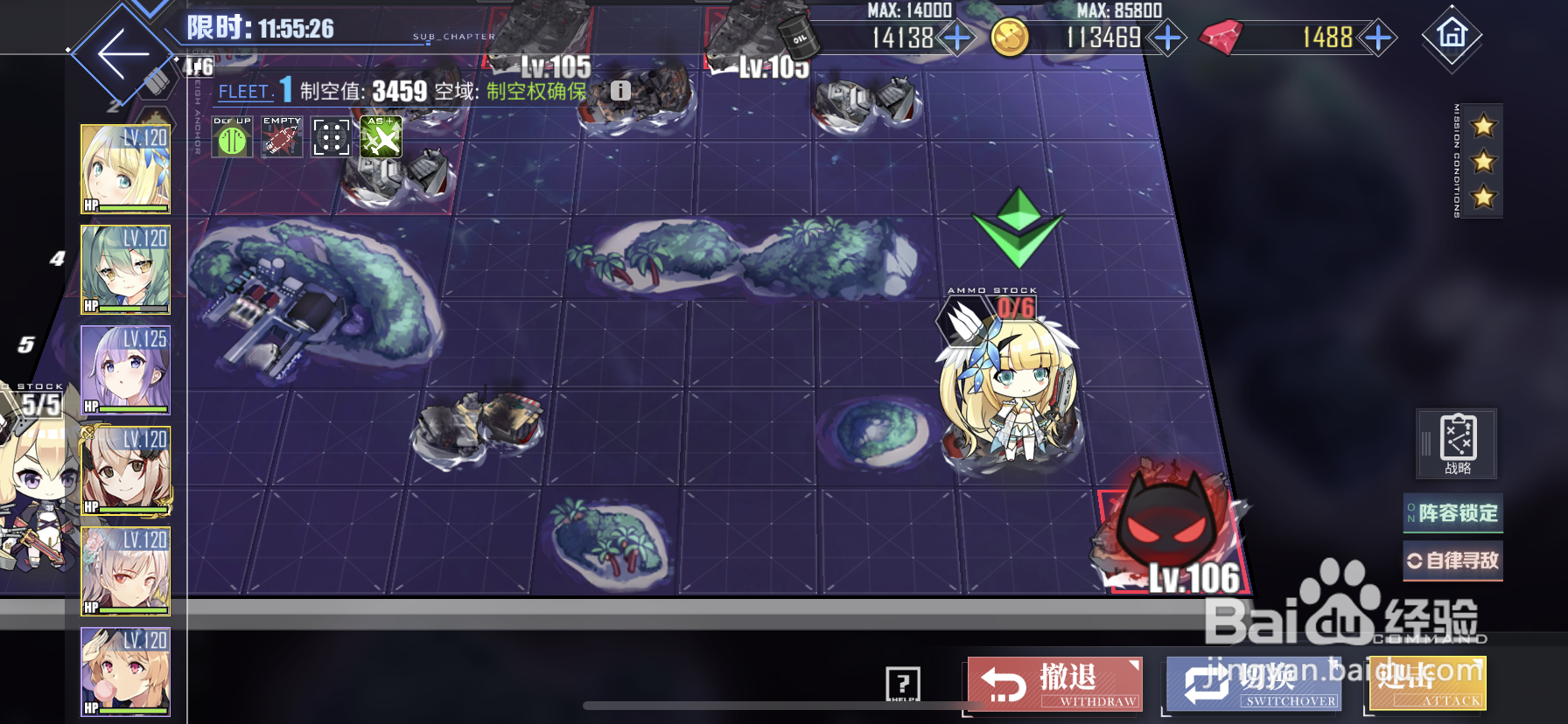Click the dotted scanner buff icon
The width and height of the screenshot is (1568, 724).
(331, 136)
